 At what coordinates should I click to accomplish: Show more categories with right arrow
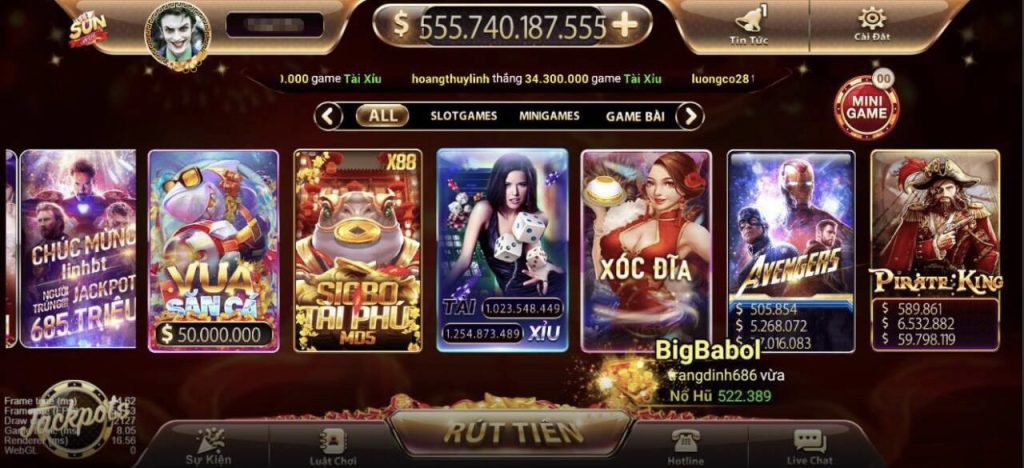pyautogui.click(x=689, y=116)
